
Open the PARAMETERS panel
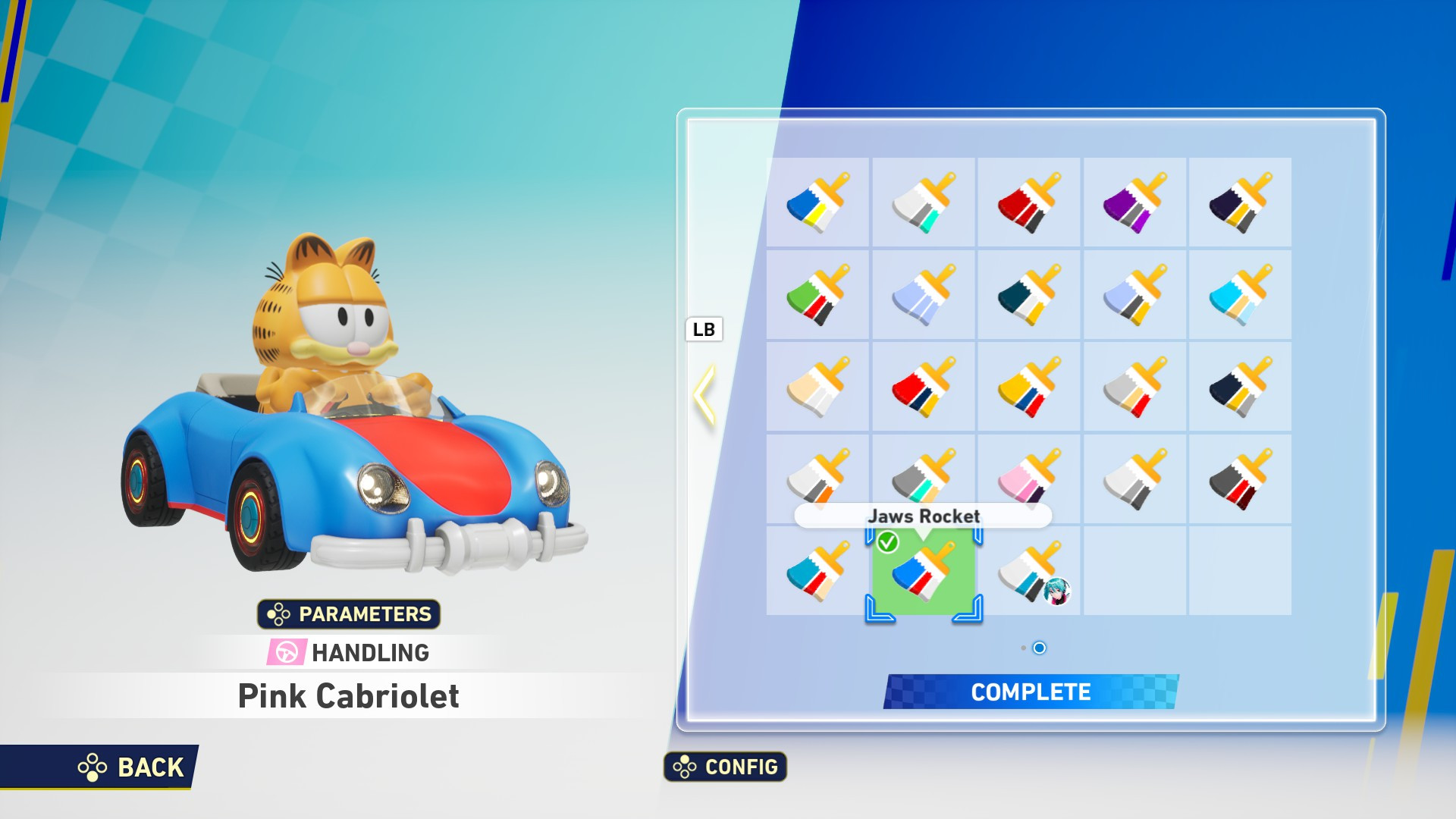[349, 614]
